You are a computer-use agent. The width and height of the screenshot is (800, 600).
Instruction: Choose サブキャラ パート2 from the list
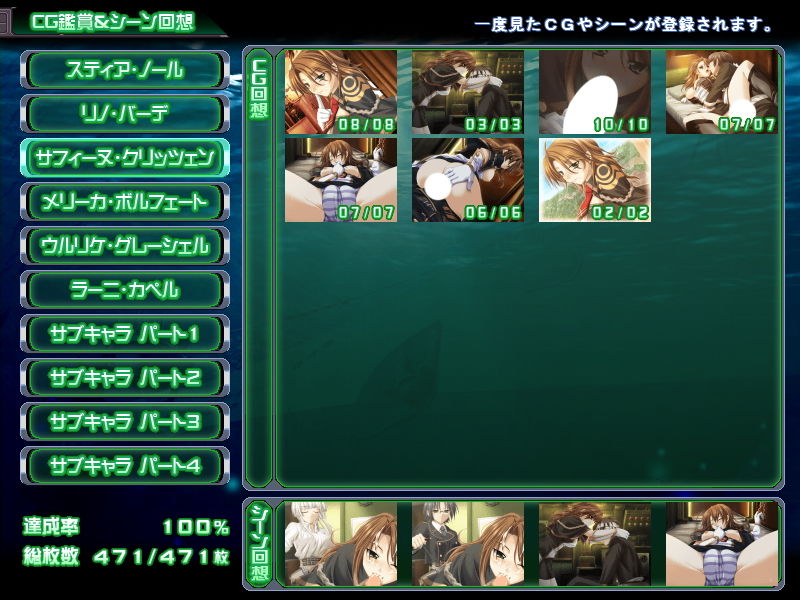pyautogui.click(x=125, y=378)
